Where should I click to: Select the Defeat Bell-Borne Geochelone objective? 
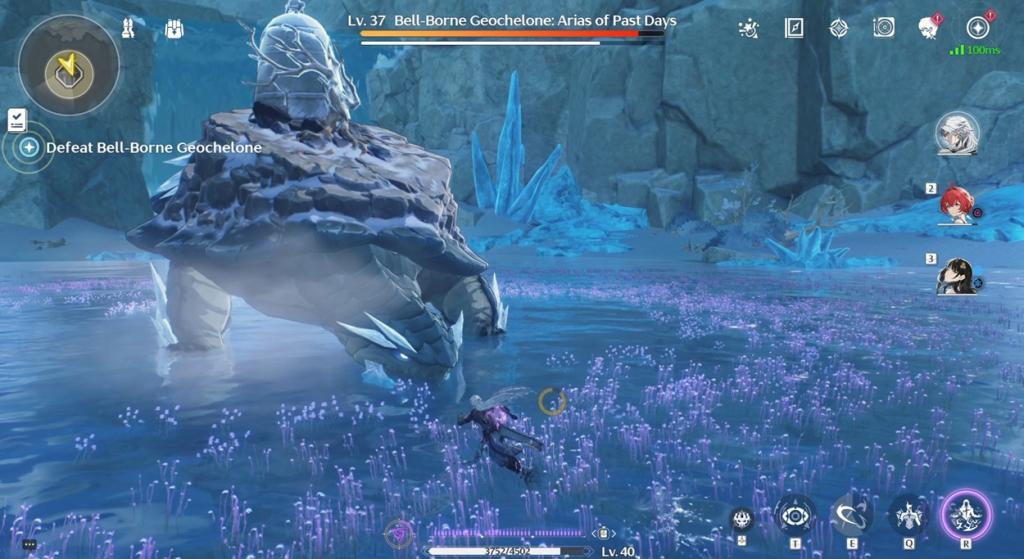click(154, 148)
